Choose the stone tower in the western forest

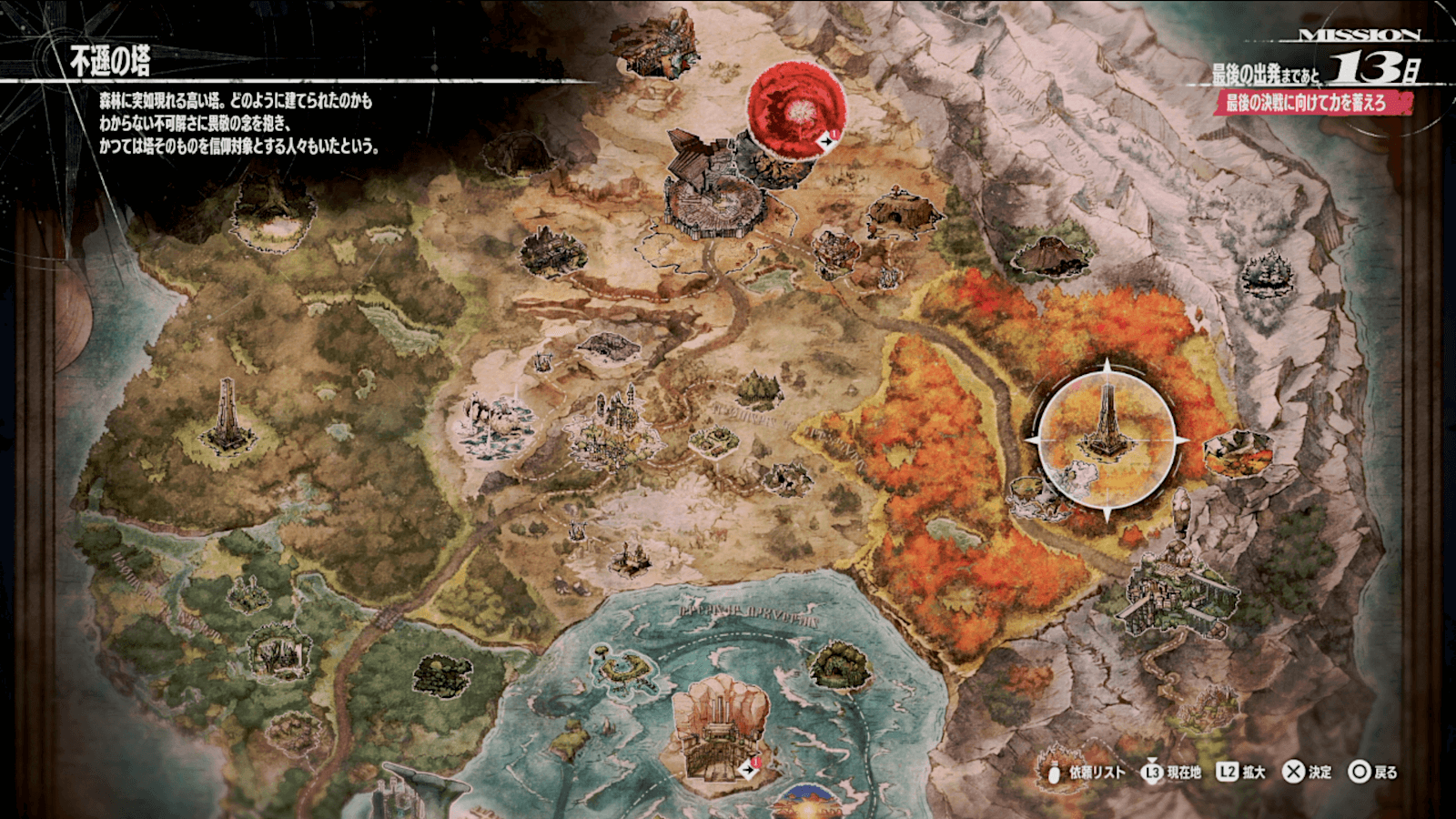click(227, 419)
